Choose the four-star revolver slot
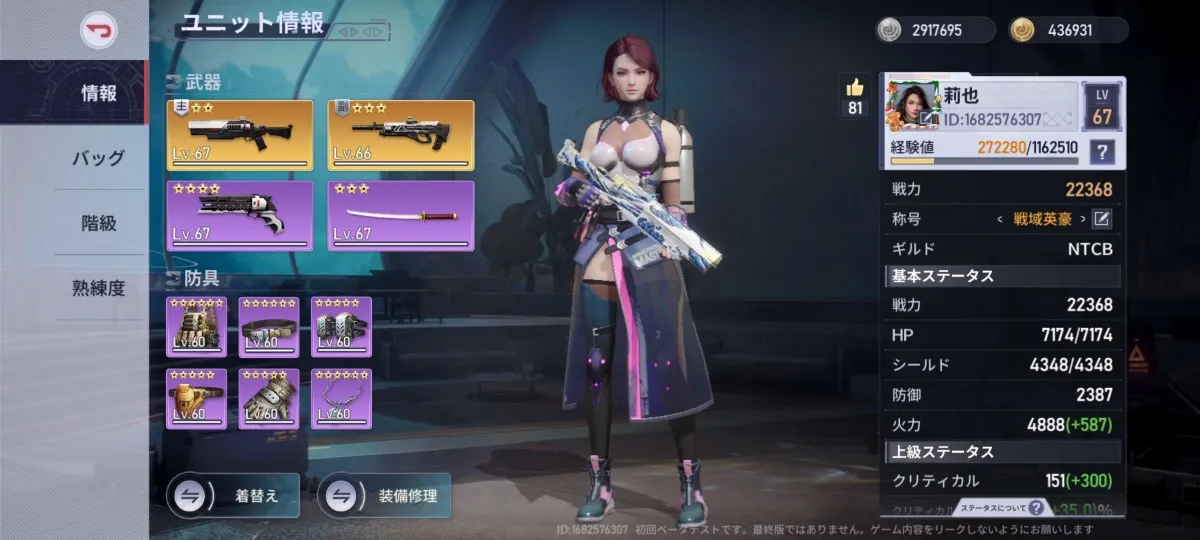 coord(239,215)
